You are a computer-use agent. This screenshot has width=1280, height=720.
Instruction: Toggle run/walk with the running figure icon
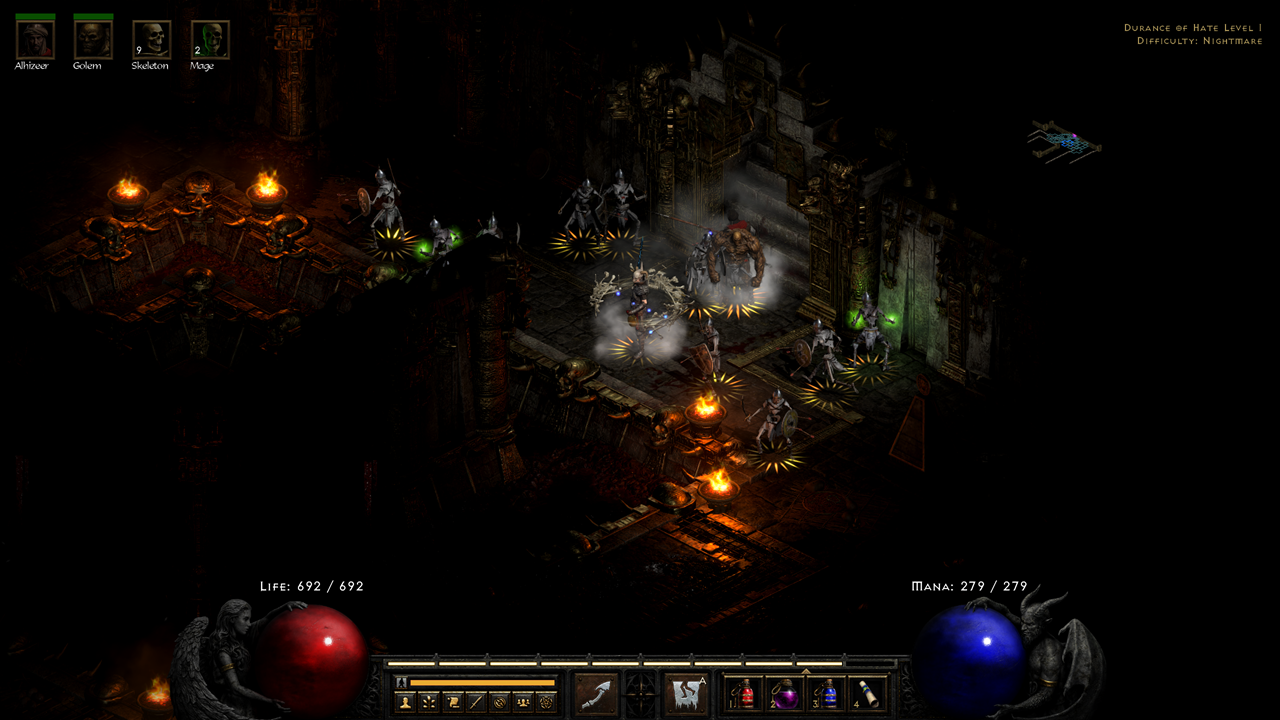coord(400,680)
